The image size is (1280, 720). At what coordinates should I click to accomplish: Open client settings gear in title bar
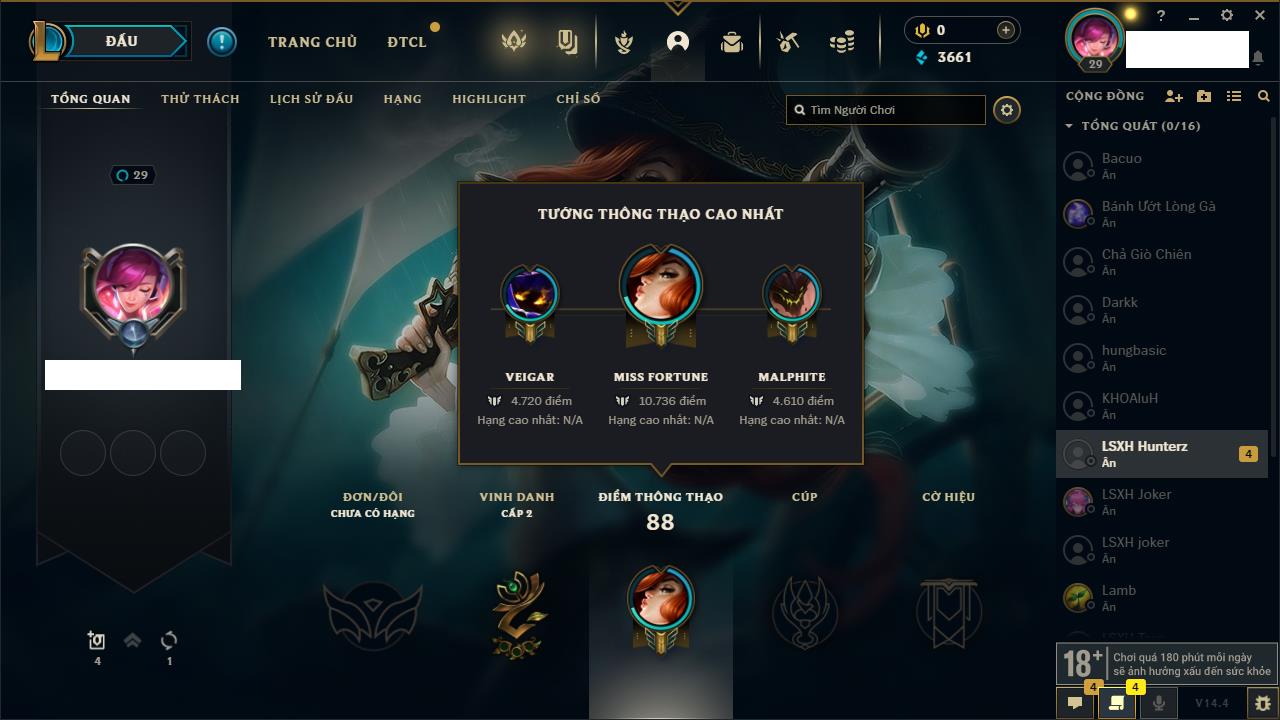tap(1227, 16)
